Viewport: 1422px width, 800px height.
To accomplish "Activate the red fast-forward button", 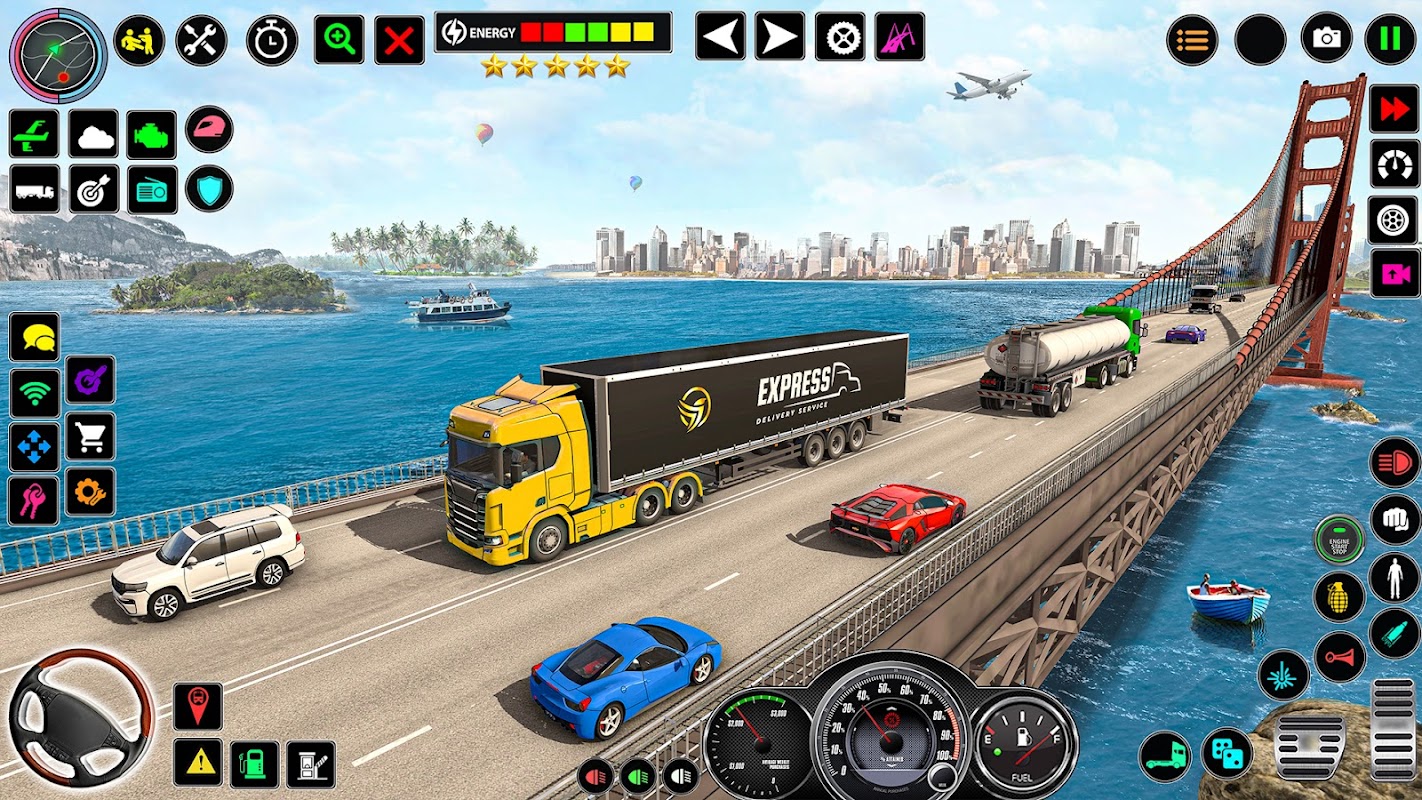I will tap(1394, 109).
